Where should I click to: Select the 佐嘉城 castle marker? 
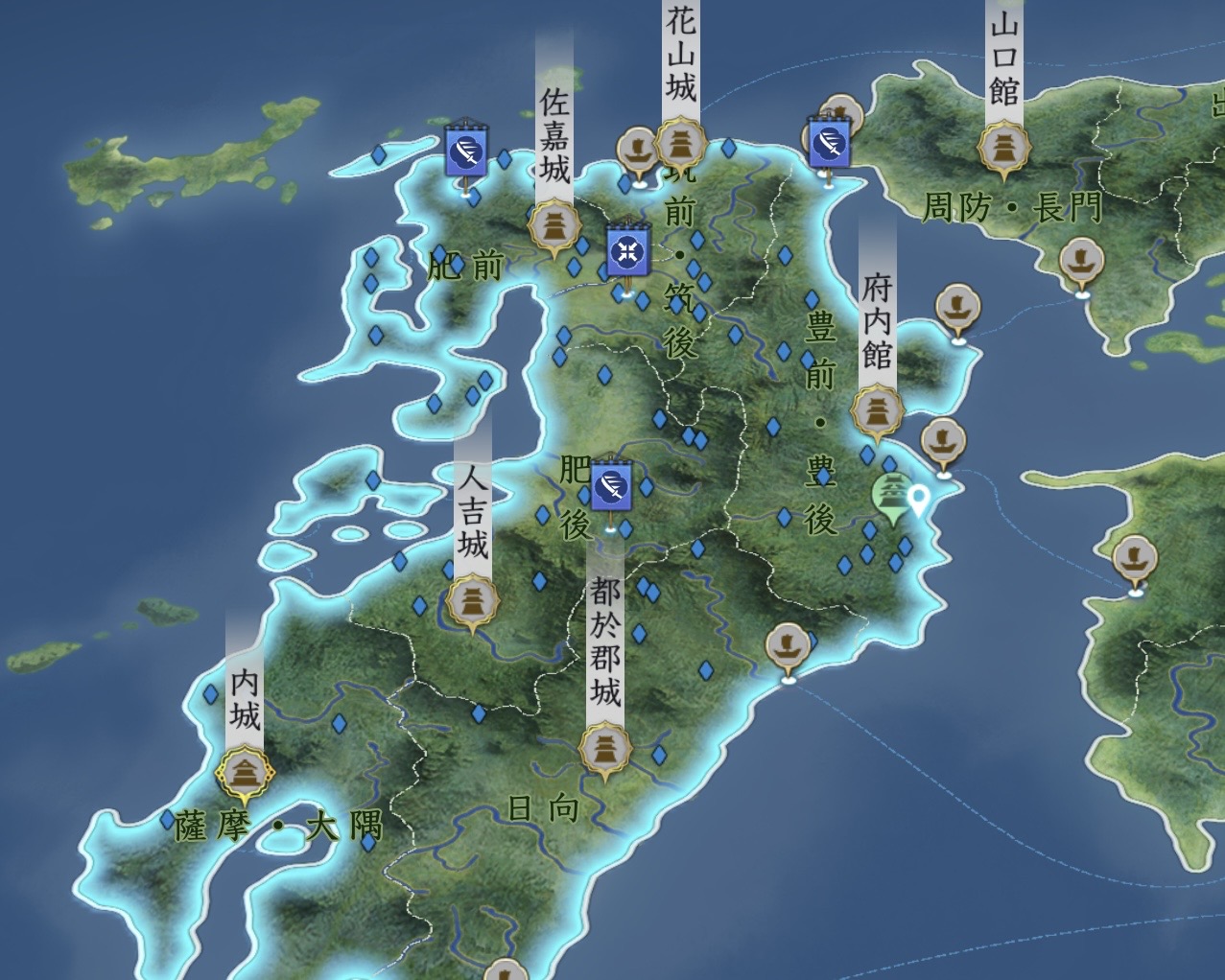pos(554,228)
